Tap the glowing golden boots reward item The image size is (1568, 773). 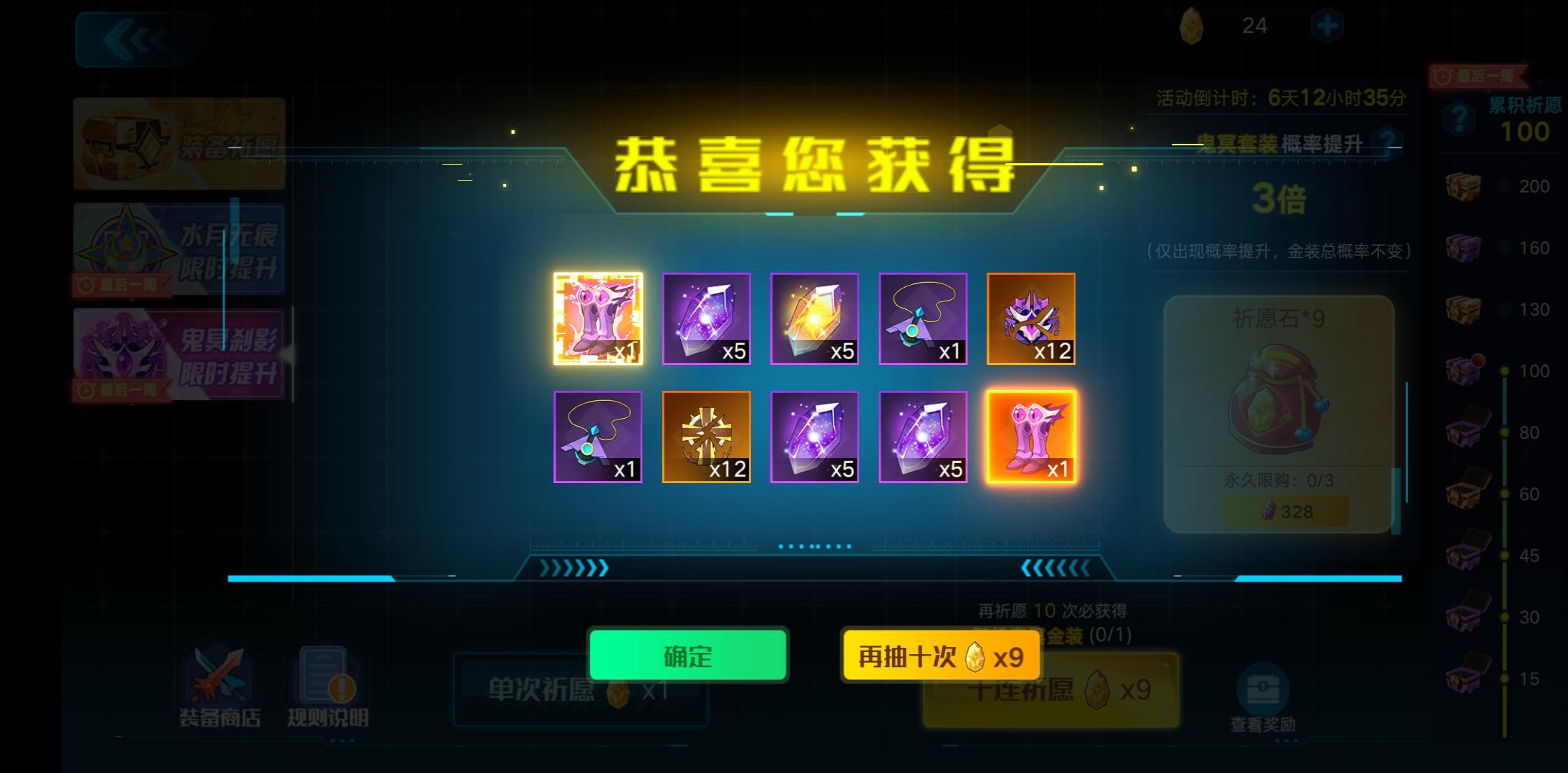1032,435
